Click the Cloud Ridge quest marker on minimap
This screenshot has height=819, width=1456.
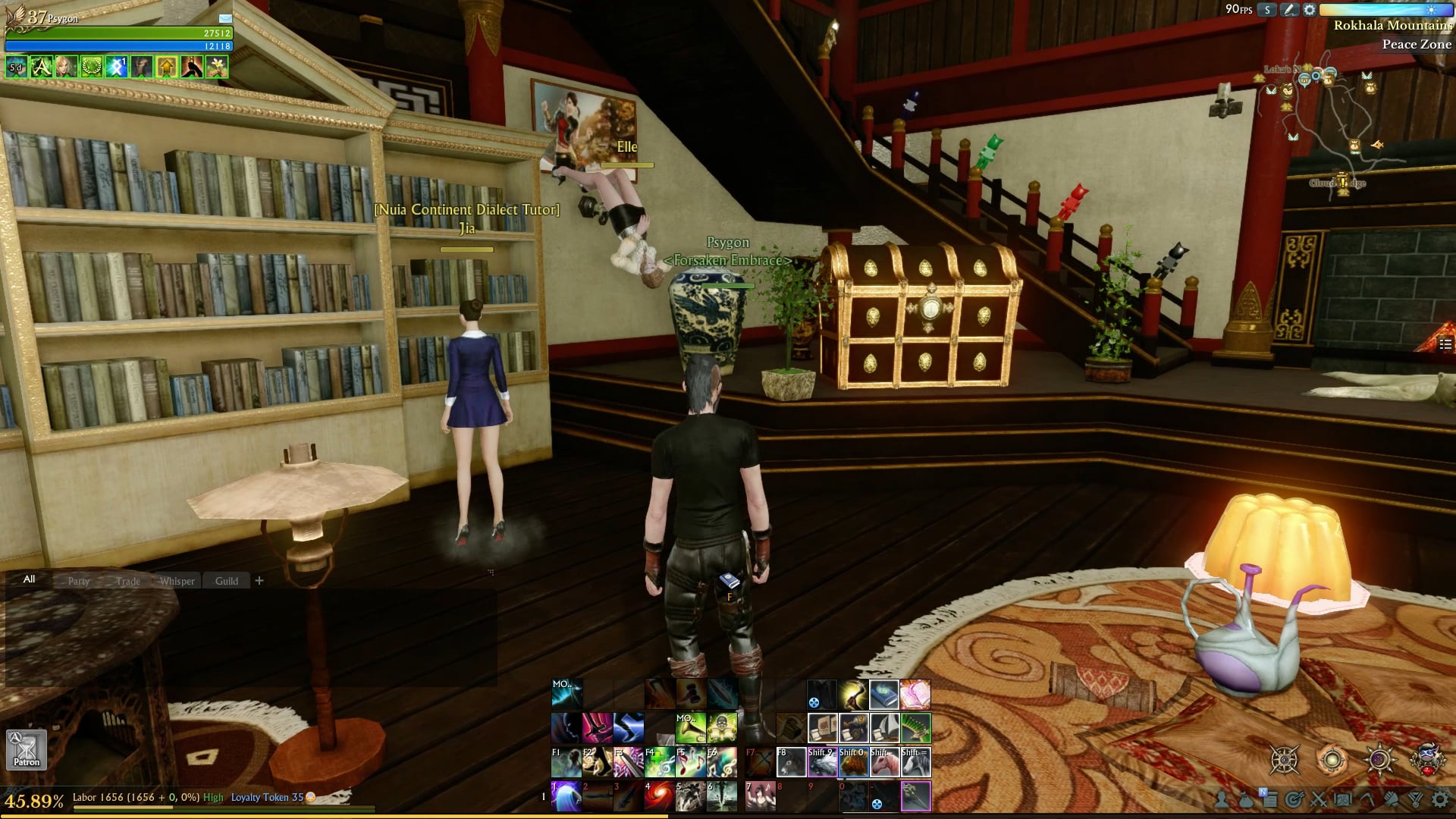coord(1343,183)
